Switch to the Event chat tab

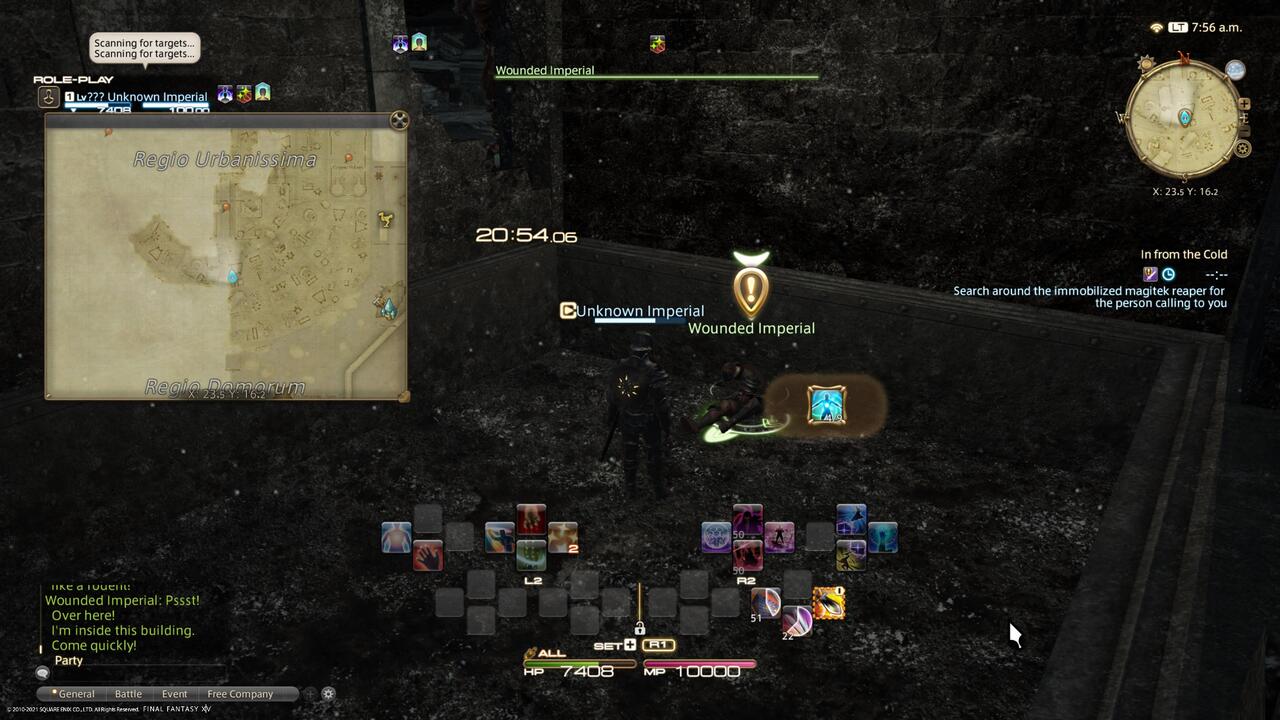(174, 694)
